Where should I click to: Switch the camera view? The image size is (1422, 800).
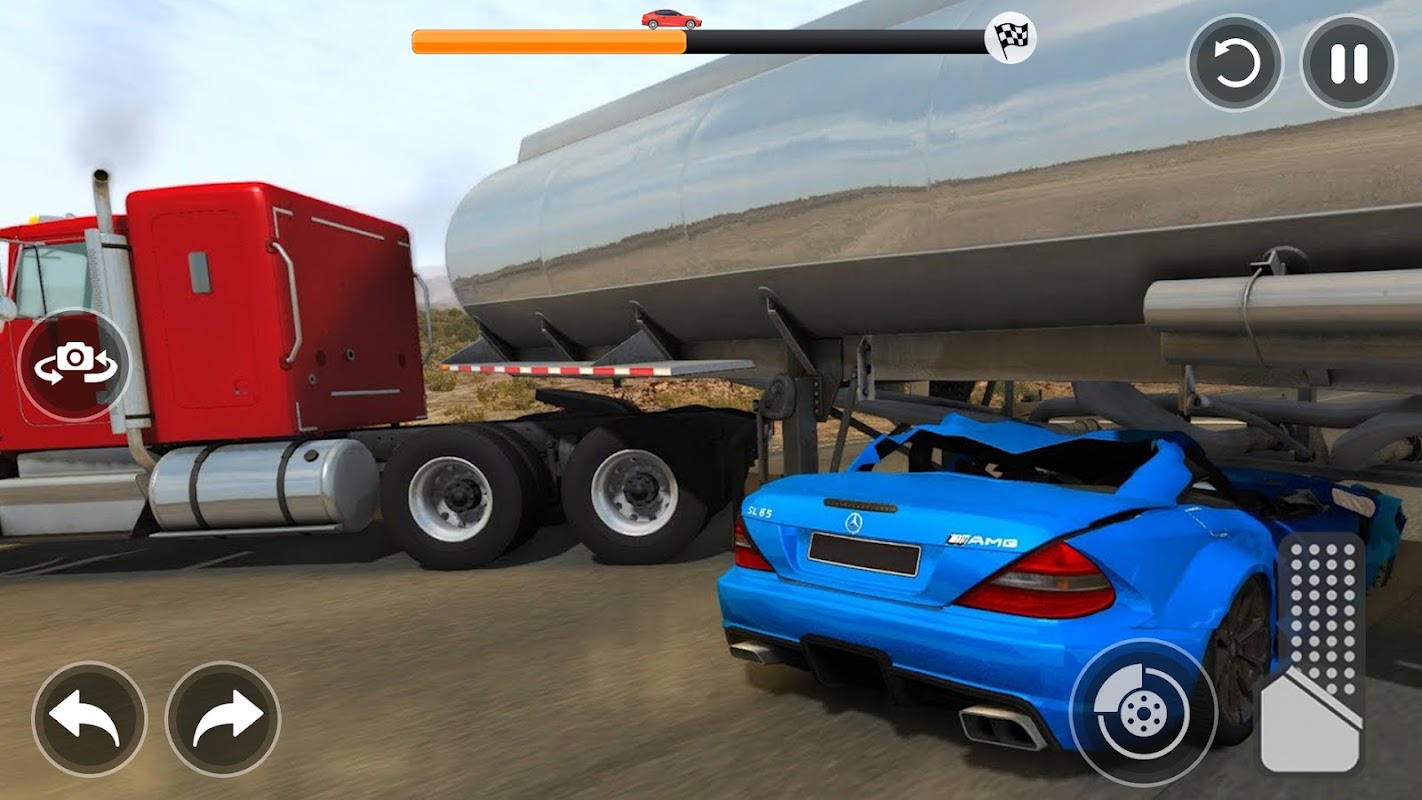coord(75,364)
